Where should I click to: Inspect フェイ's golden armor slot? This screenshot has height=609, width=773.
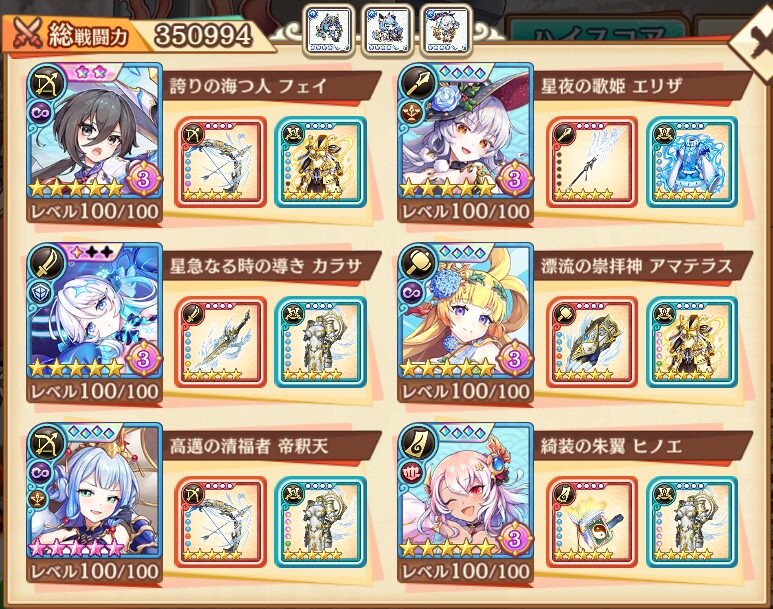319,161
